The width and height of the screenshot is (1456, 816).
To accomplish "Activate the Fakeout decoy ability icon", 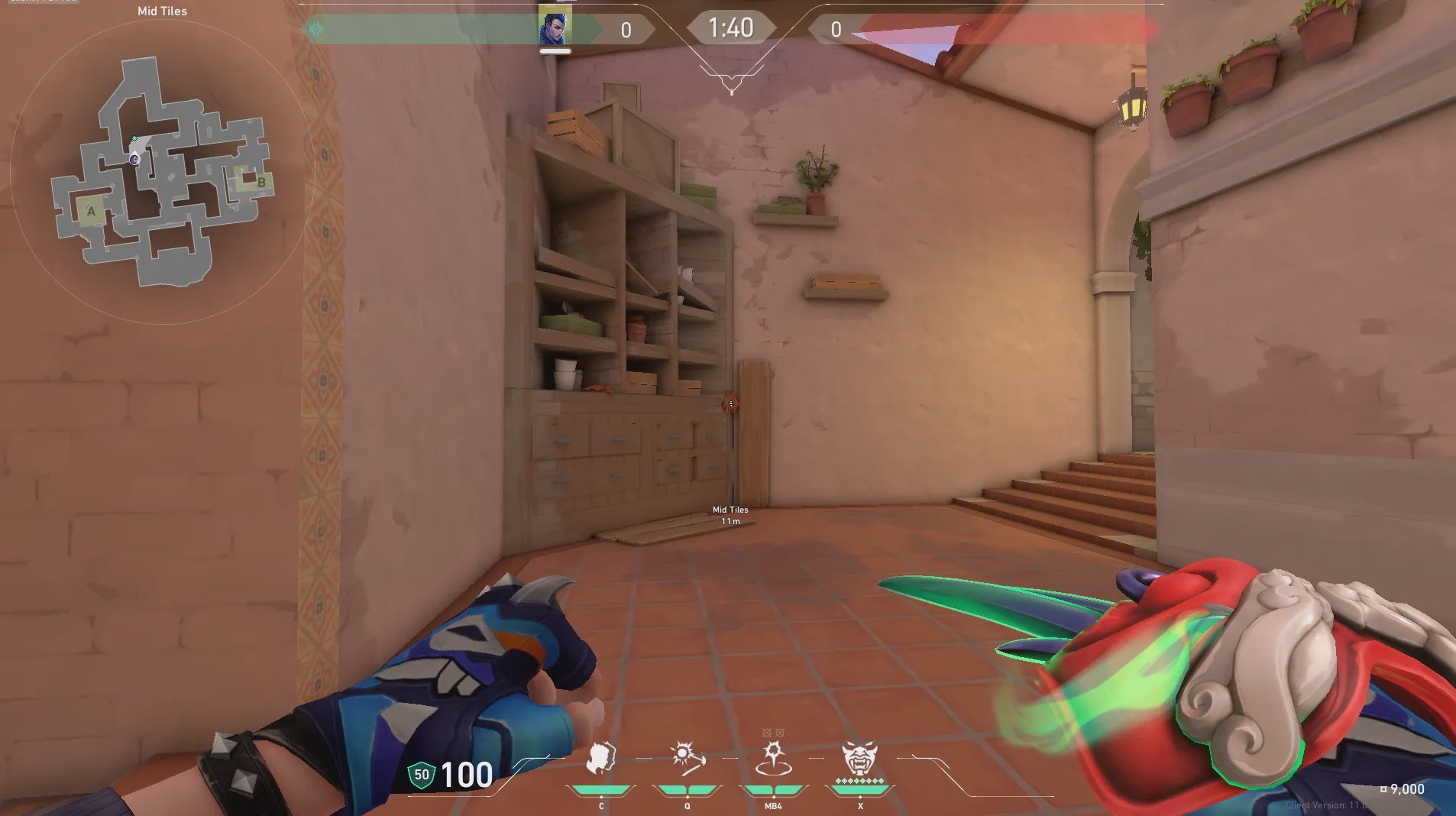I will tap(601, 759).
